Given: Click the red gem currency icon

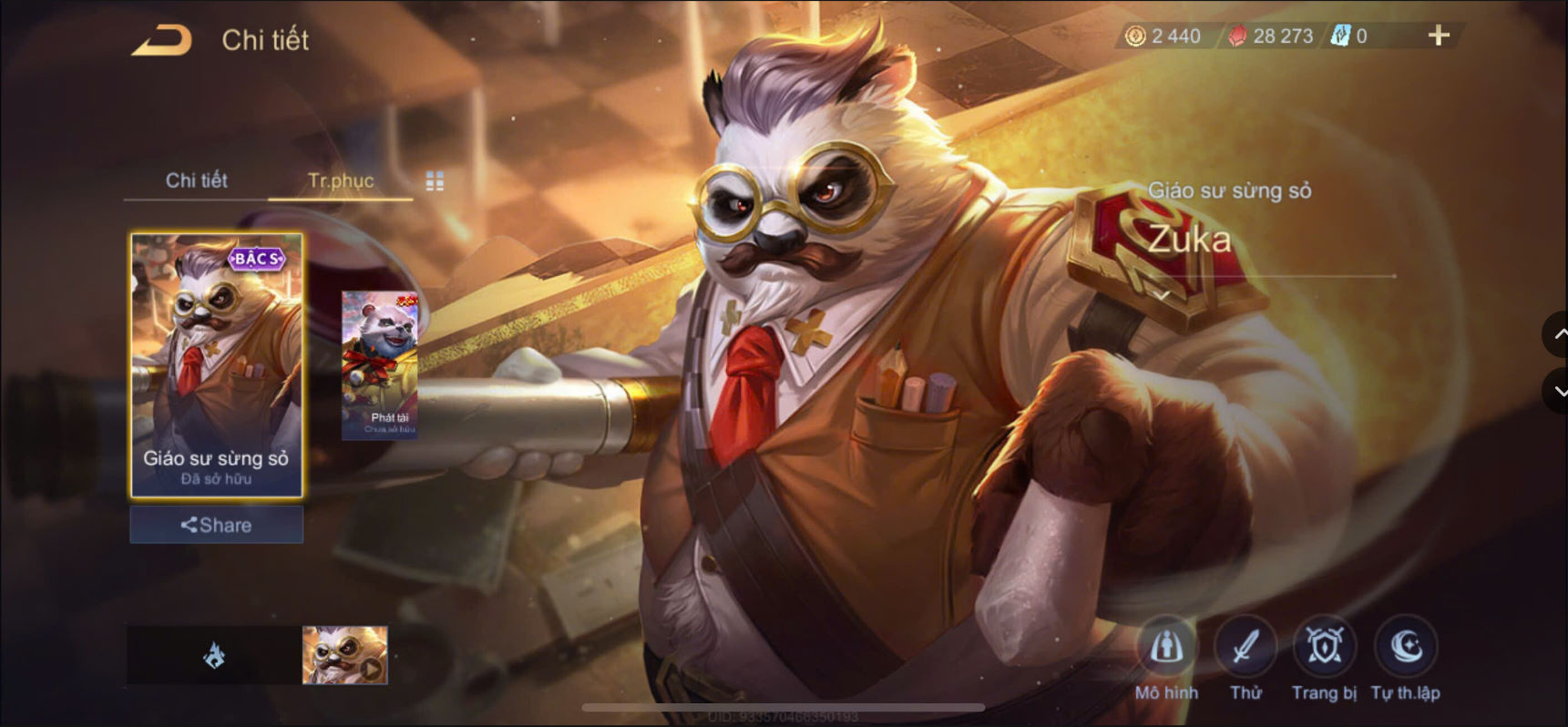Looking at the screenshot, I should (x=1239, y=36).
